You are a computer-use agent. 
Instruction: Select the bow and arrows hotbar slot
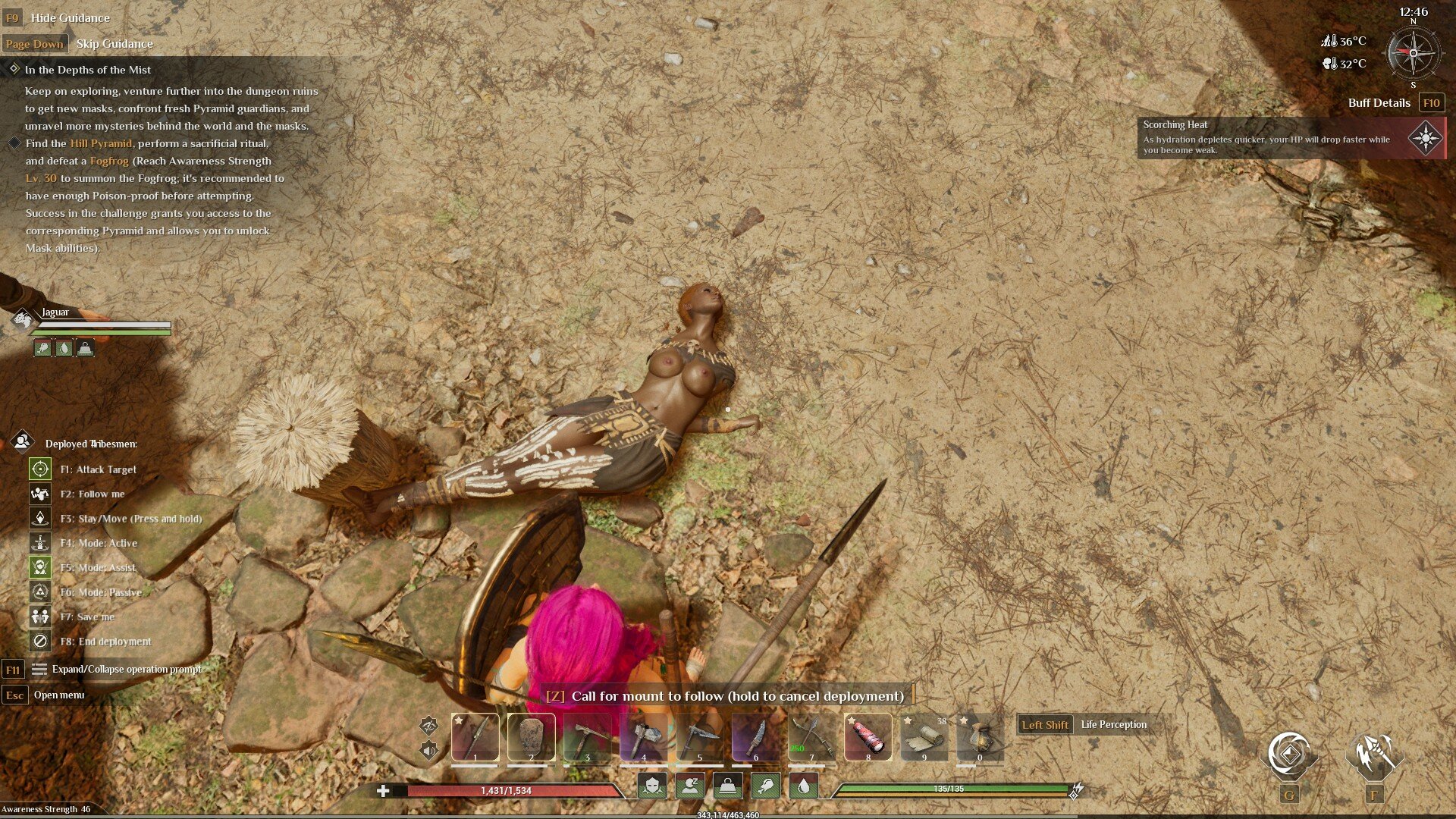click(x=811, y=736)
